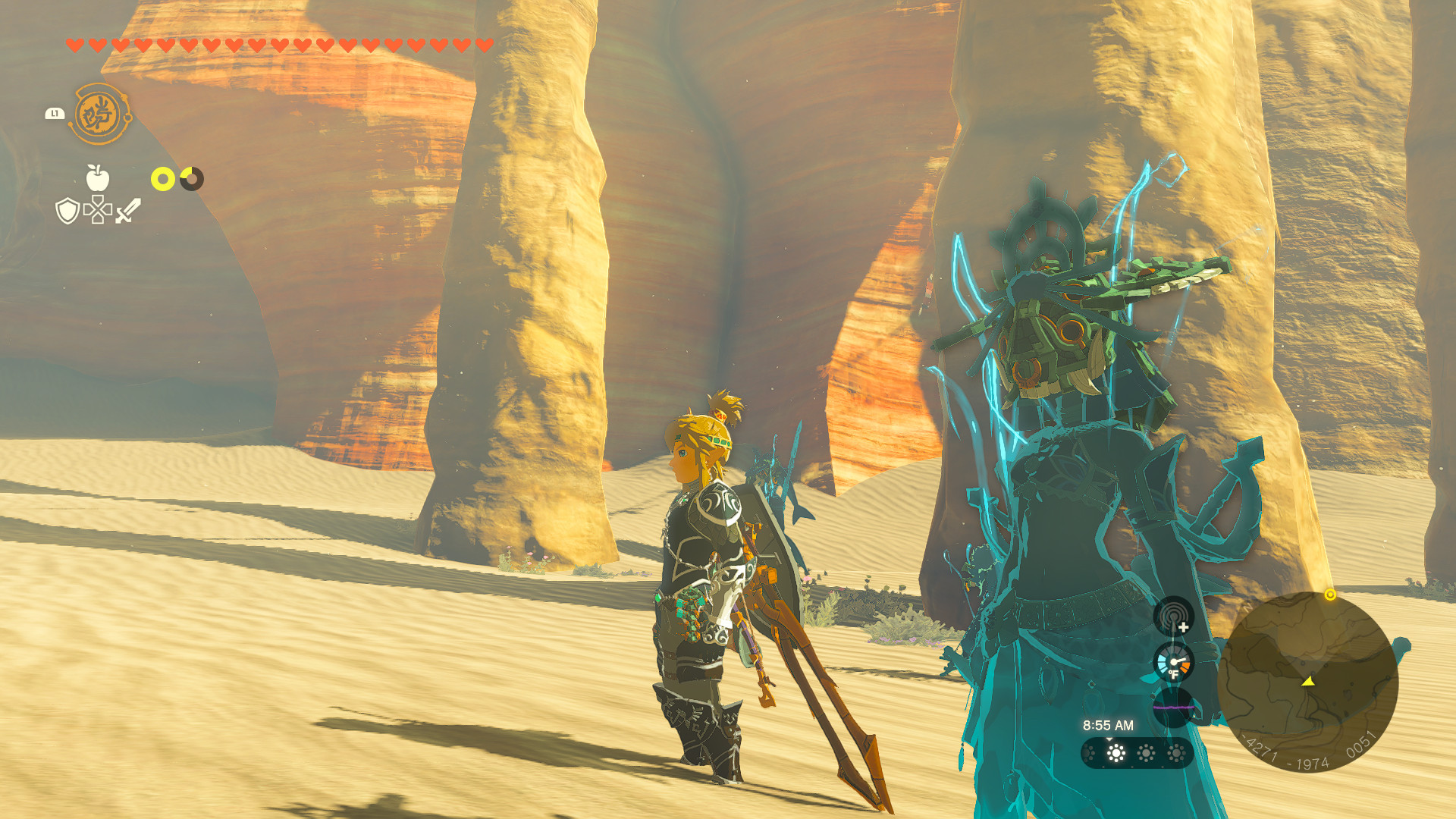Click the plus sign on the noise gauge
1456x819 pixels.
1182,626
